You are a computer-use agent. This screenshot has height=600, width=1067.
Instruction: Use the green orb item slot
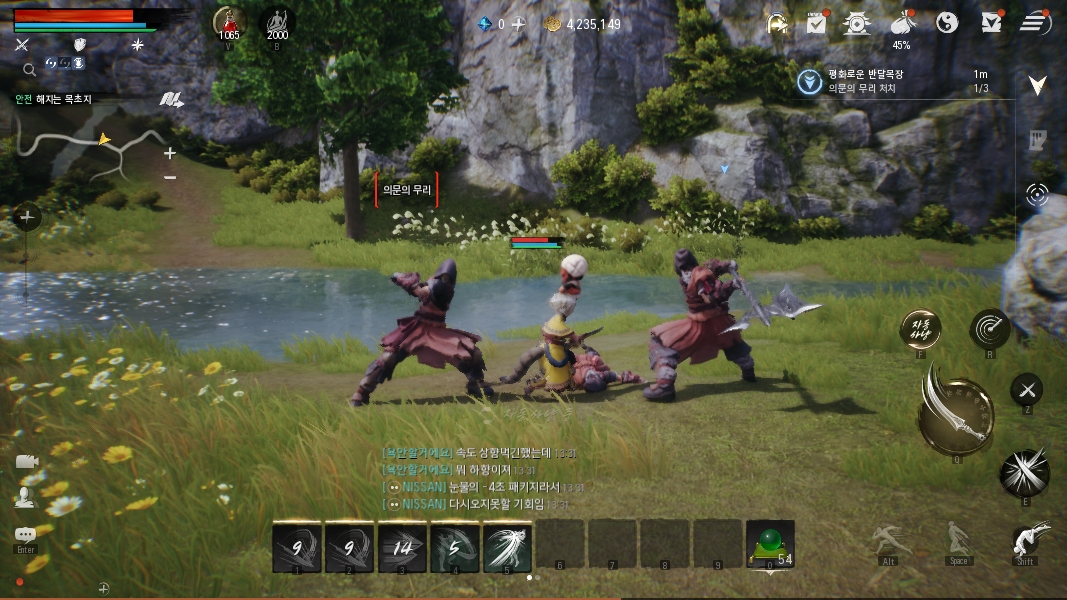[x=770, y=544]
